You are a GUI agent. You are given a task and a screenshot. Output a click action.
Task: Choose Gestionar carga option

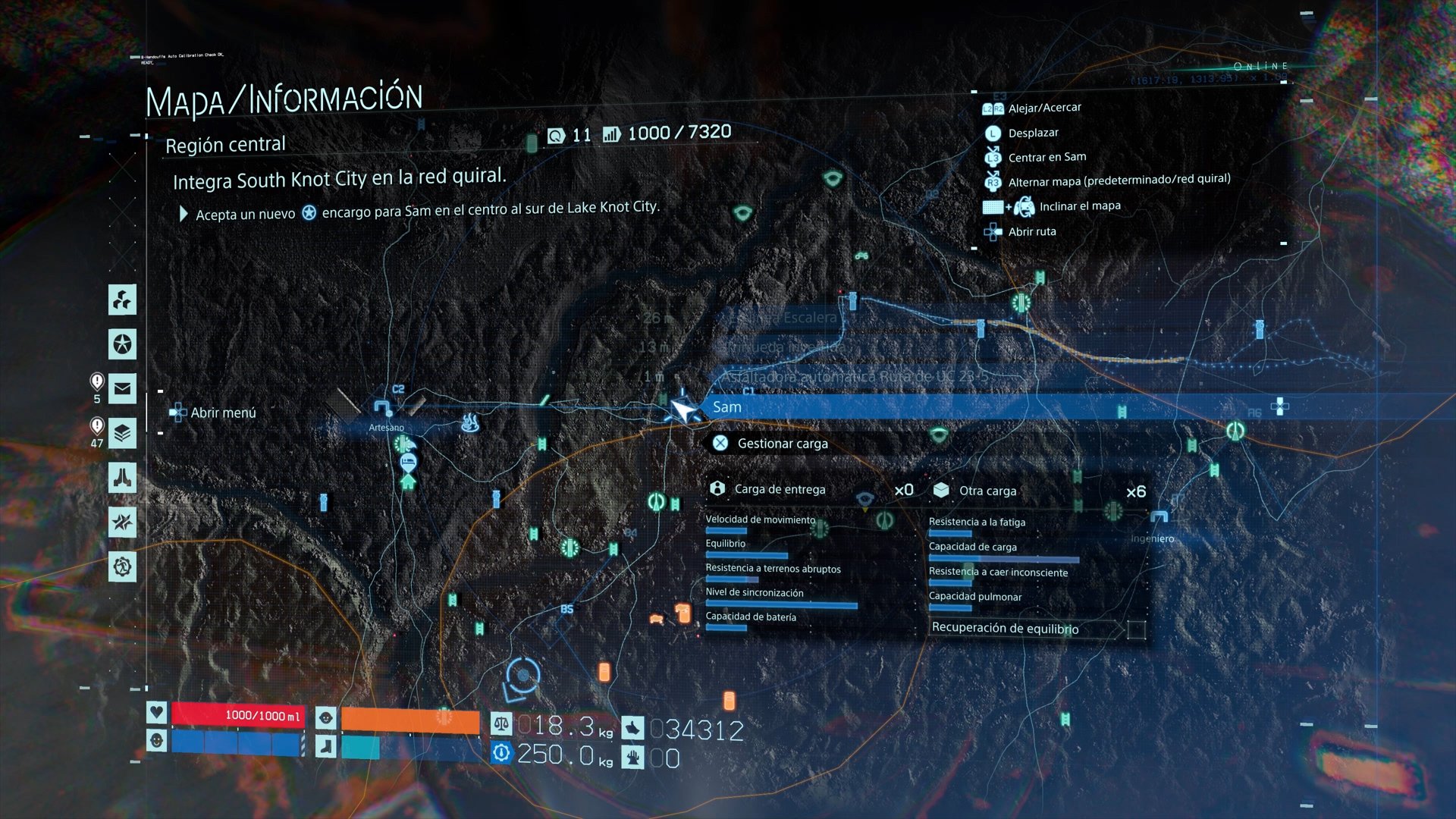(x=782, y=444)
